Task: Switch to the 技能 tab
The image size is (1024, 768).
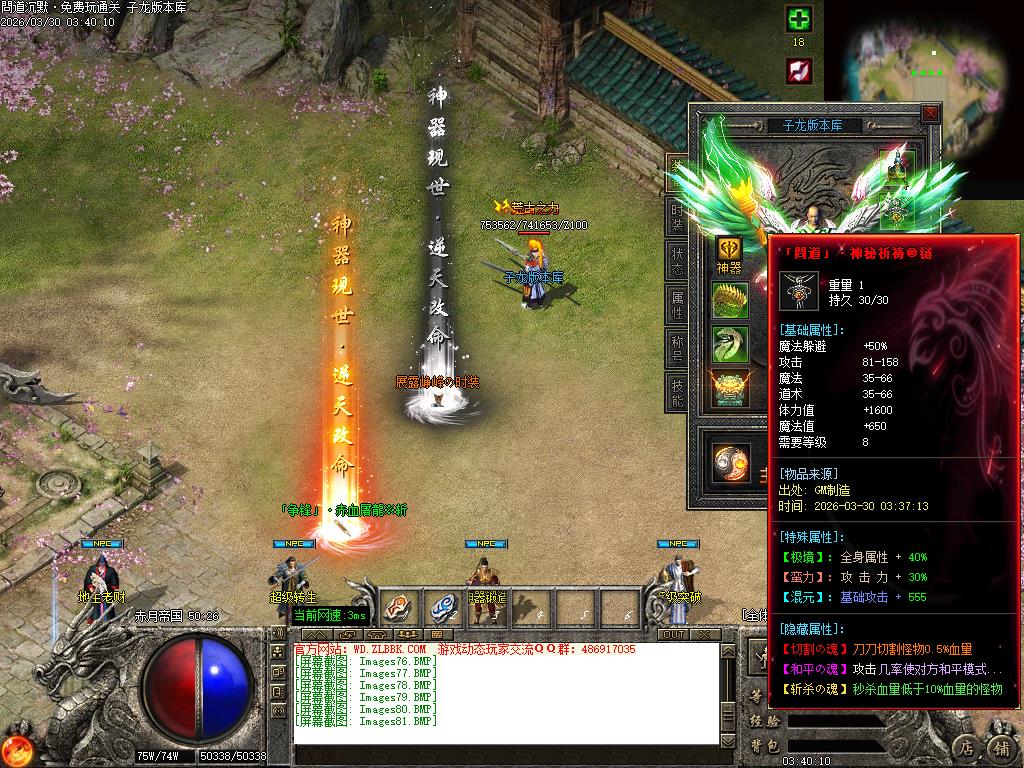Action: coord(677,391)
